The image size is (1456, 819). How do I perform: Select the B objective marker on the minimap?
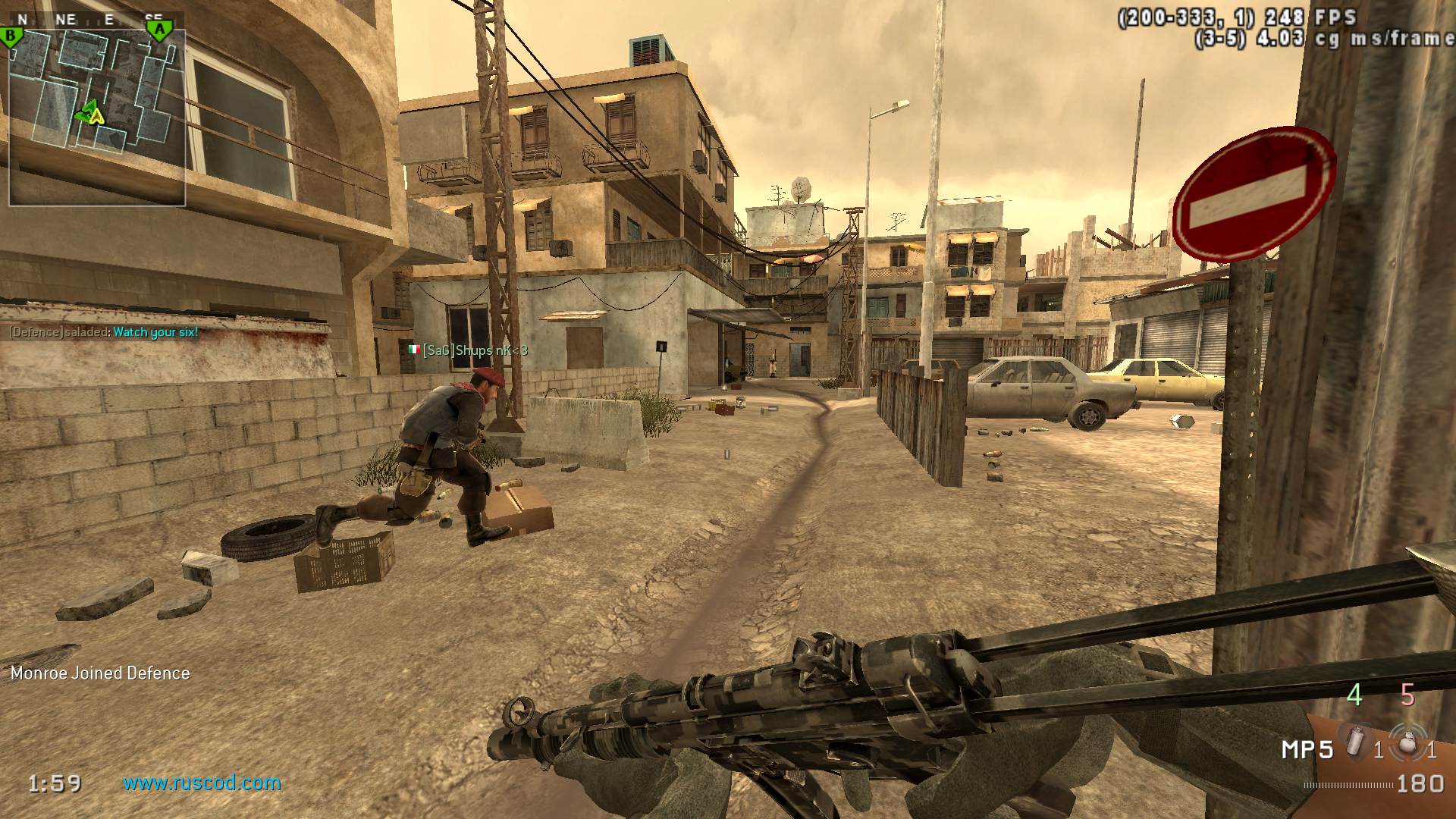(11, 36)
